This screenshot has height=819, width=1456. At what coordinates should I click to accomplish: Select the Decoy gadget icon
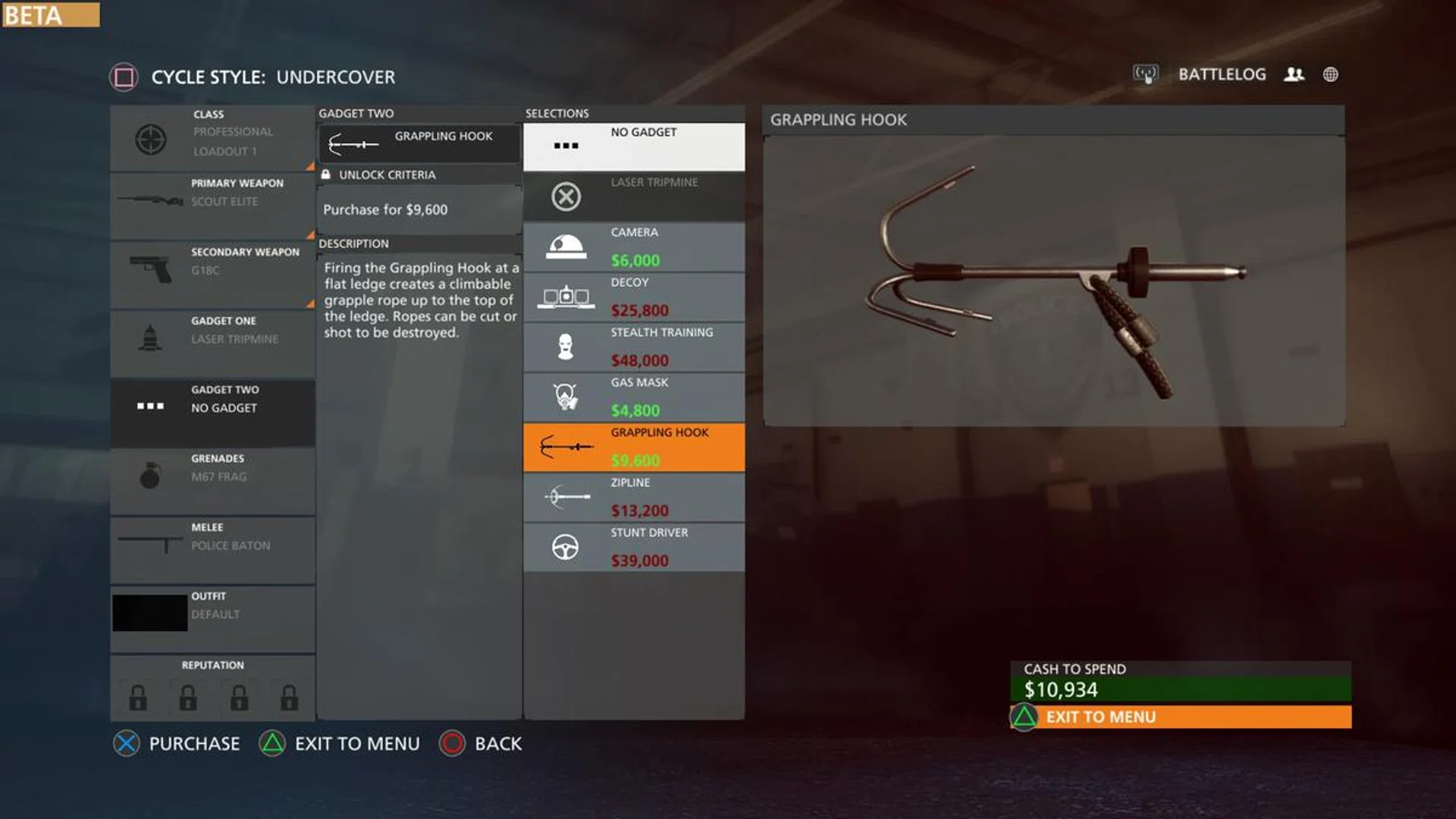(x=564, y=297)
